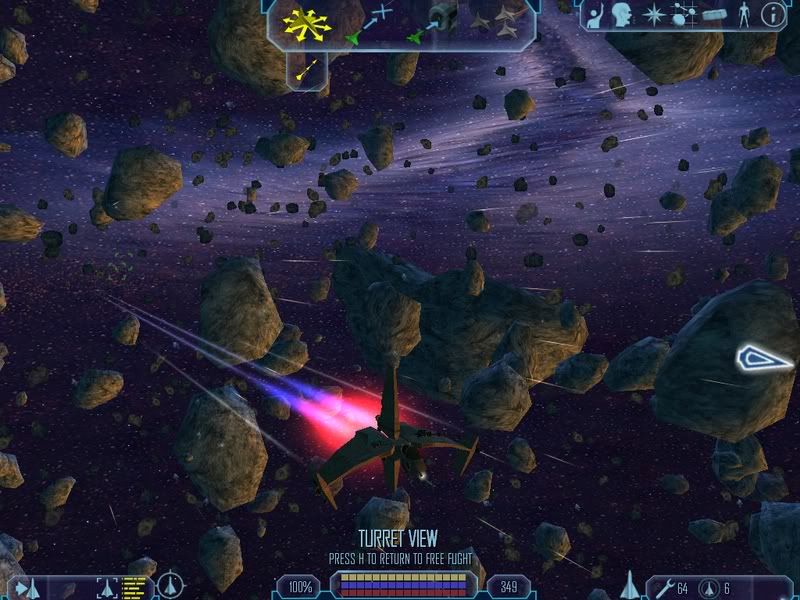The height and width of the screenshot is (600, 800).
Task: Open the standing figure status icon
Action: tap(742, 14)
